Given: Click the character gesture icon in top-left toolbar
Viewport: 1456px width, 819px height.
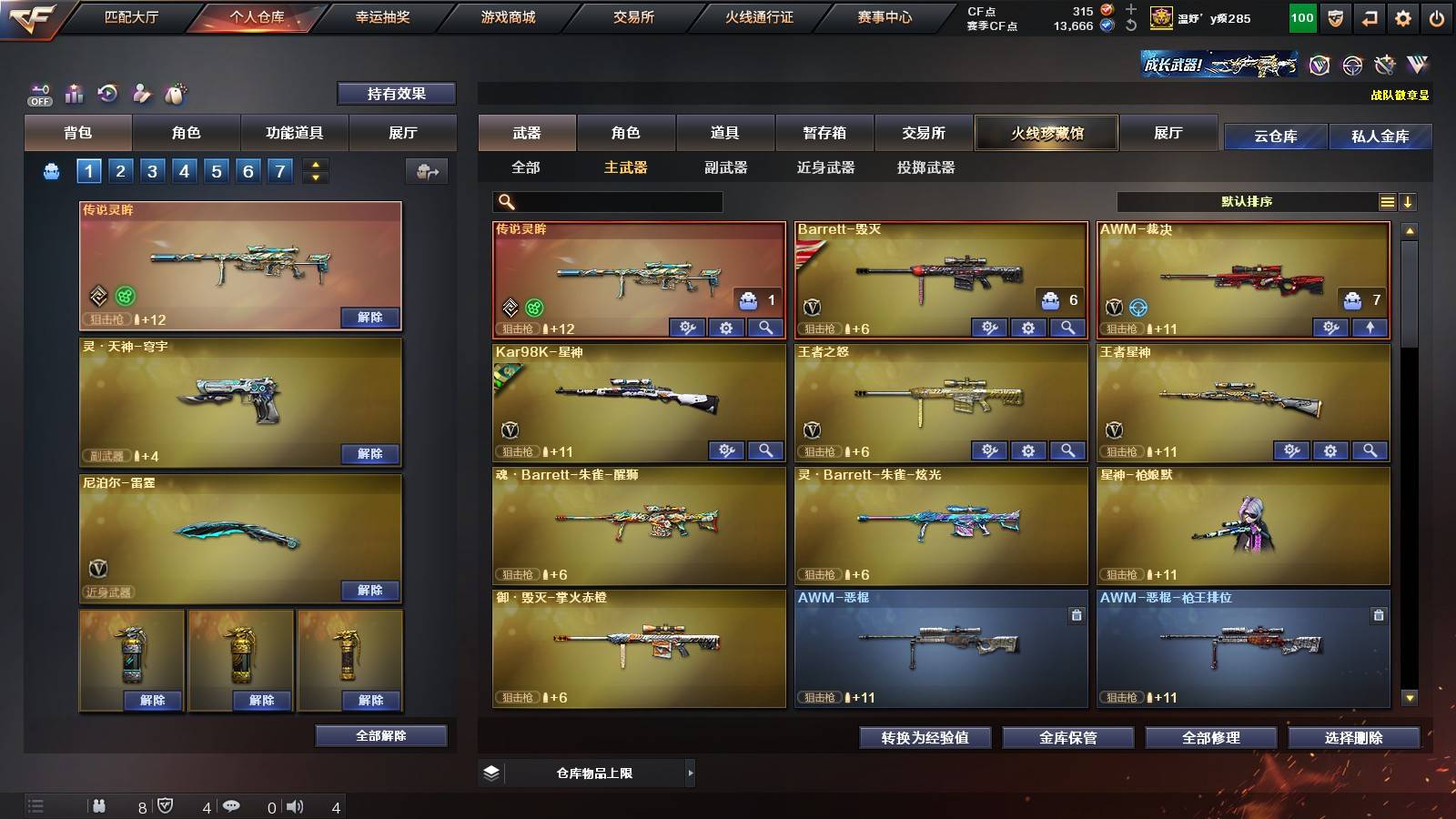Looking at the screenshot, I should tap(141, 93).
